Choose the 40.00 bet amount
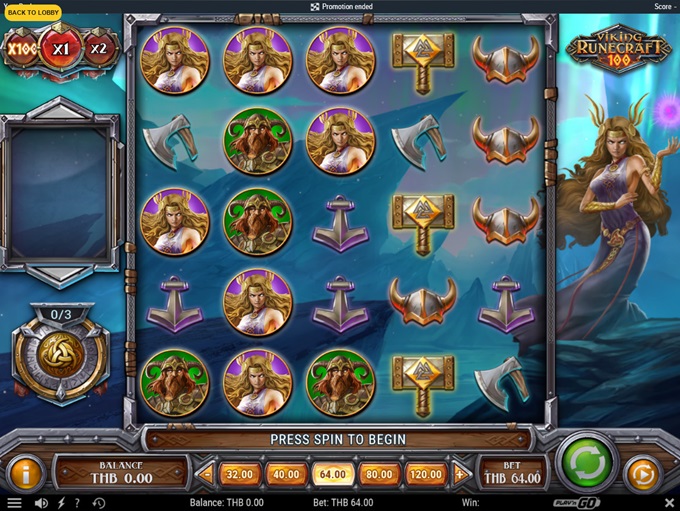This screenshot has height=511, width=680. (x=286, y=474)
